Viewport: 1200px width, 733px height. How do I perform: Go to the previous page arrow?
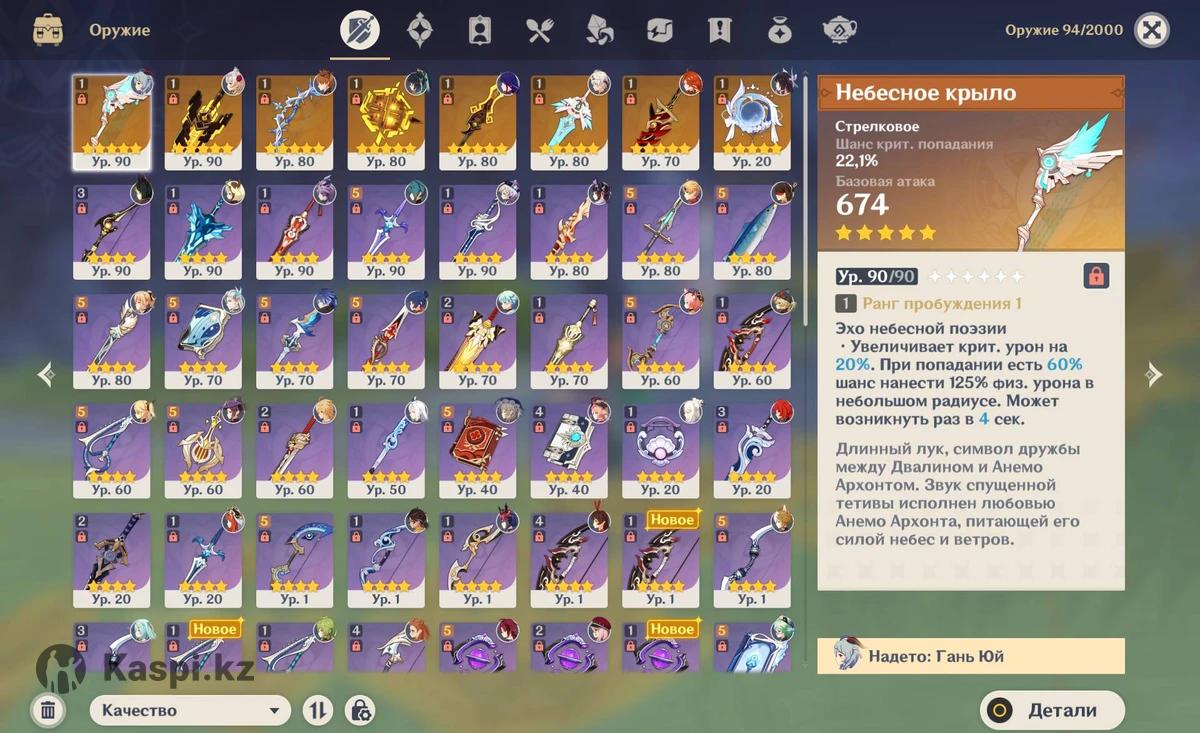[46, 375]
